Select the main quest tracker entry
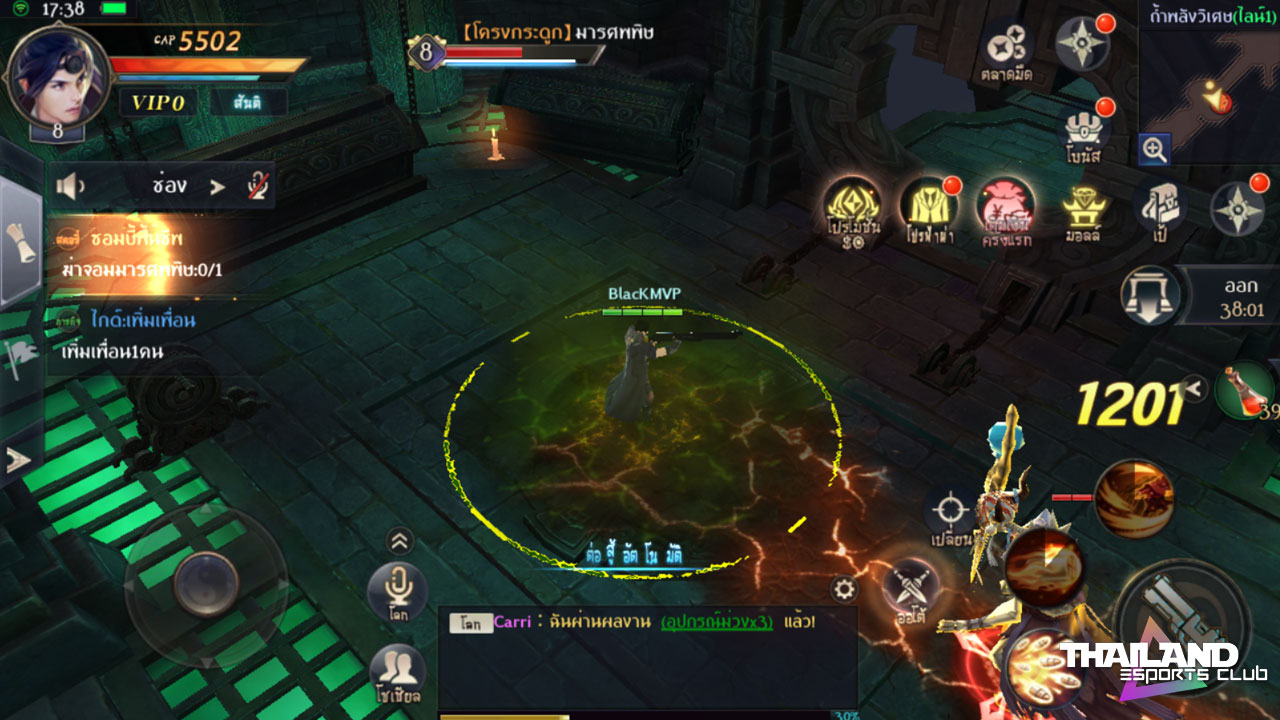Screen dimensions: 1280x720 tap(140, 254)
